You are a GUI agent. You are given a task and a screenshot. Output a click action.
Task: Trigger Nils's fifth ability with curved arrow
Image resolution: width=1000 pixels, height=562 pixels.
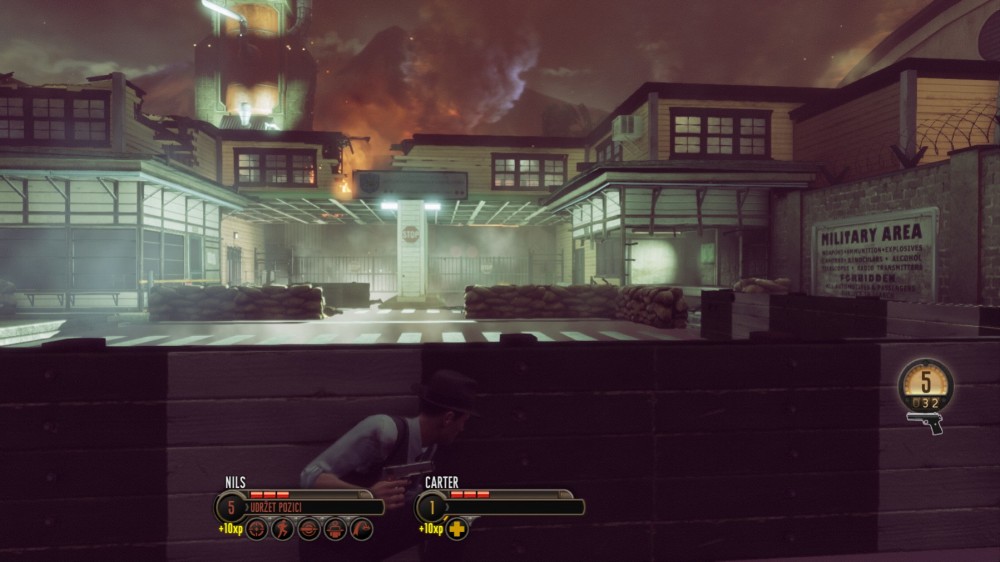[361, 529]
